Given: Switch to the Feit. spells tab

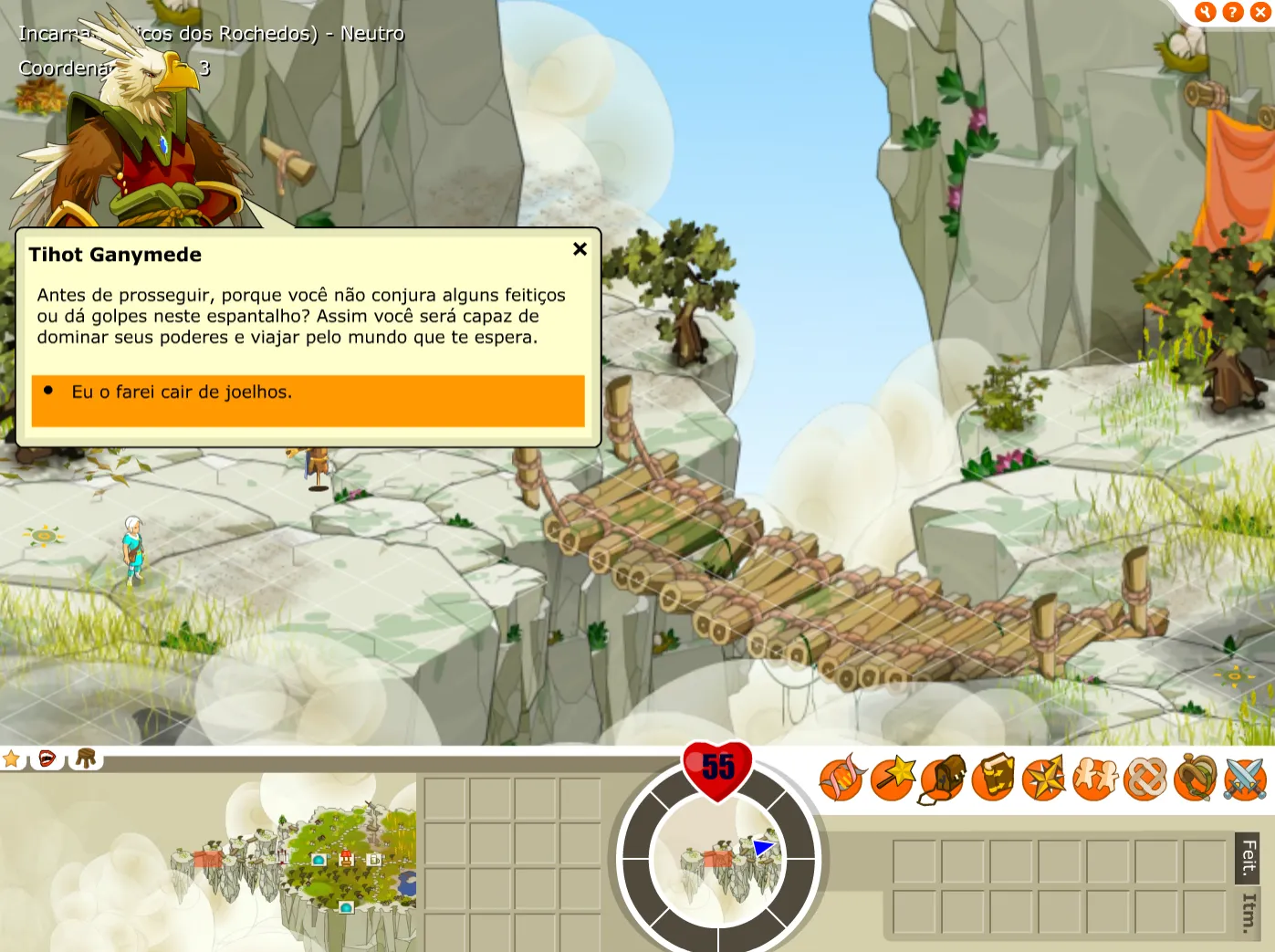Looking at the screenshot, I should tap(1249, 858).
